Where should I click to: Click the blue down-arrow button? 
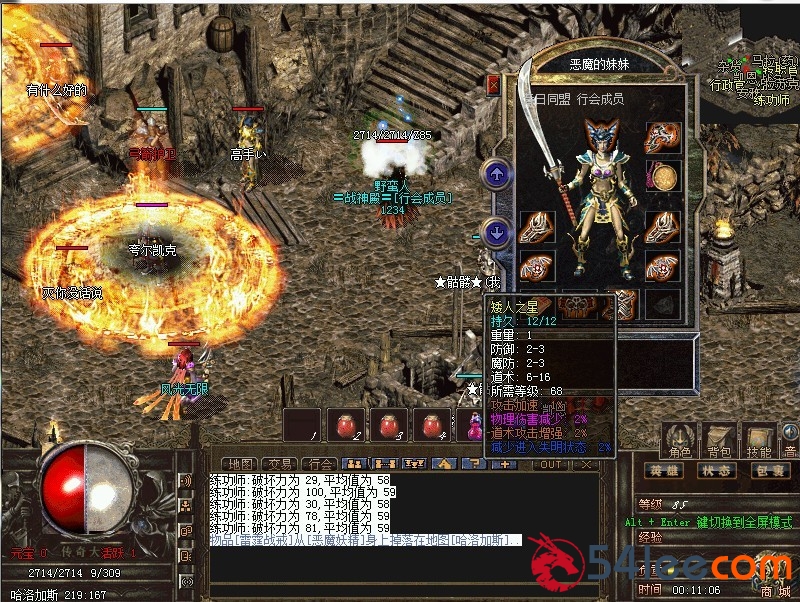point(496,232)
